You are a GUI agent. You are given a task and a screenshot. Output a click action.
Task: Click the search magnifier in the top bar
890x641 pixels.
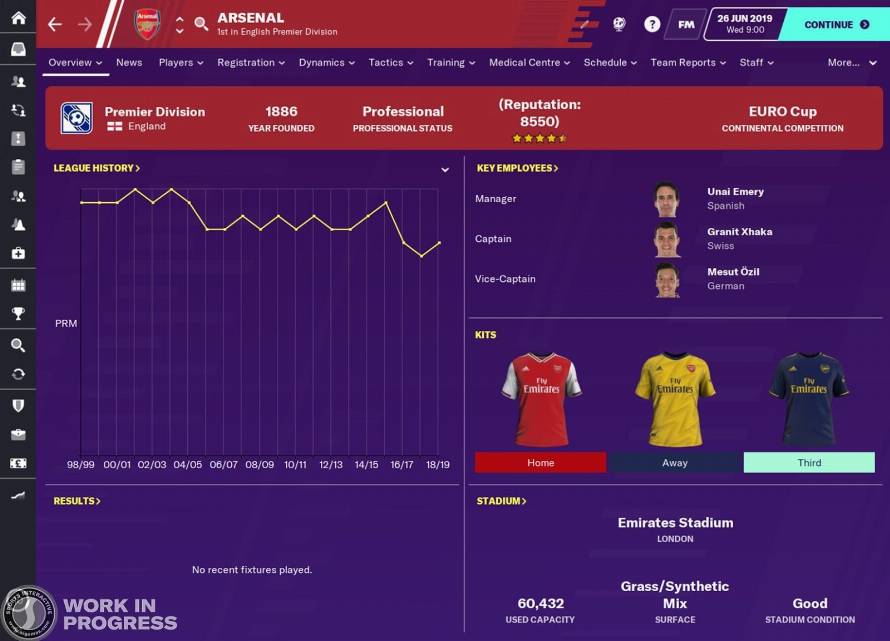coord(201,24)
